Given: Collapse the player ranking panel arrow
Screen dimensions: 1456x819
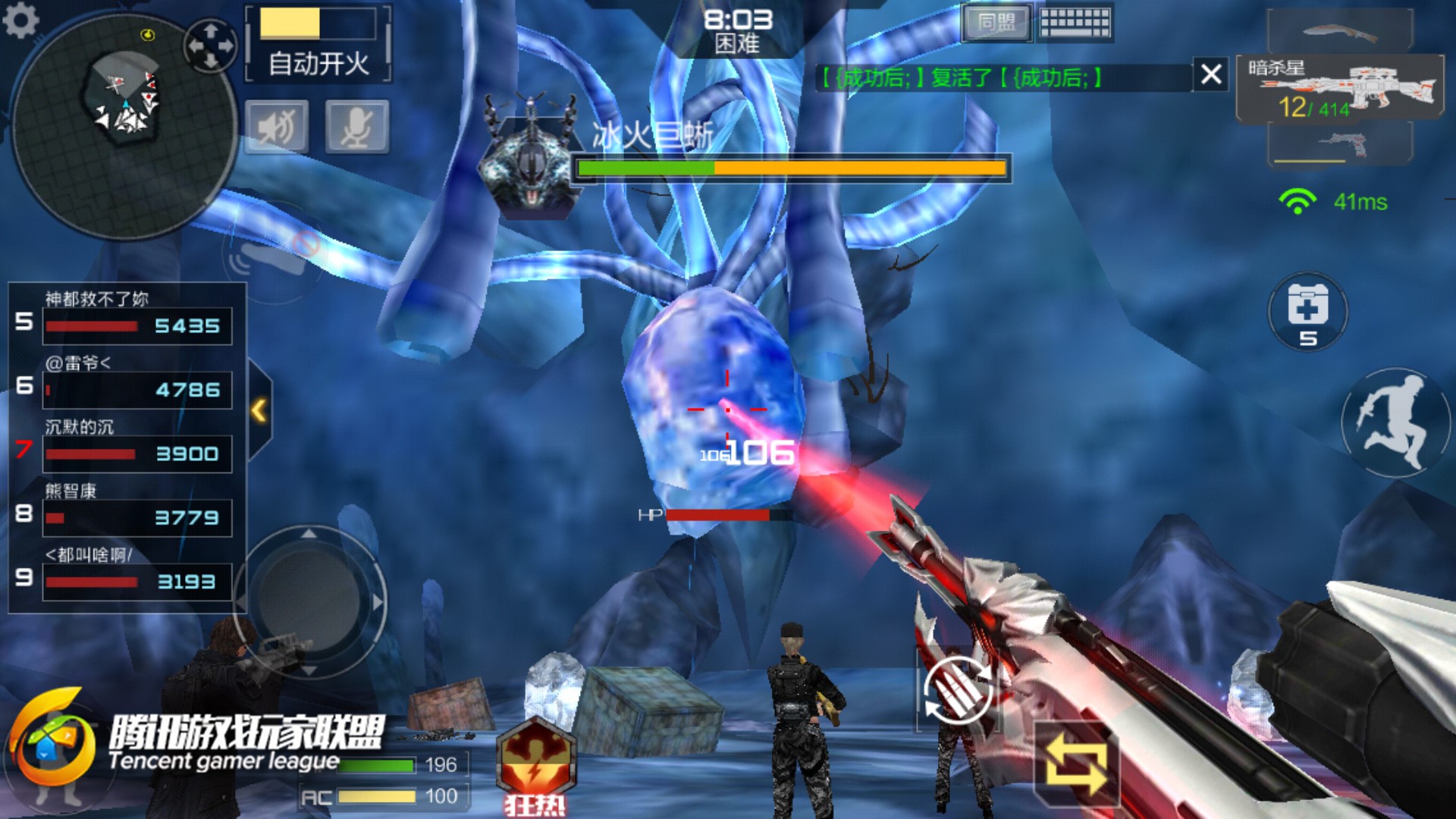Looking at the screenshot, I should point(259,410).
